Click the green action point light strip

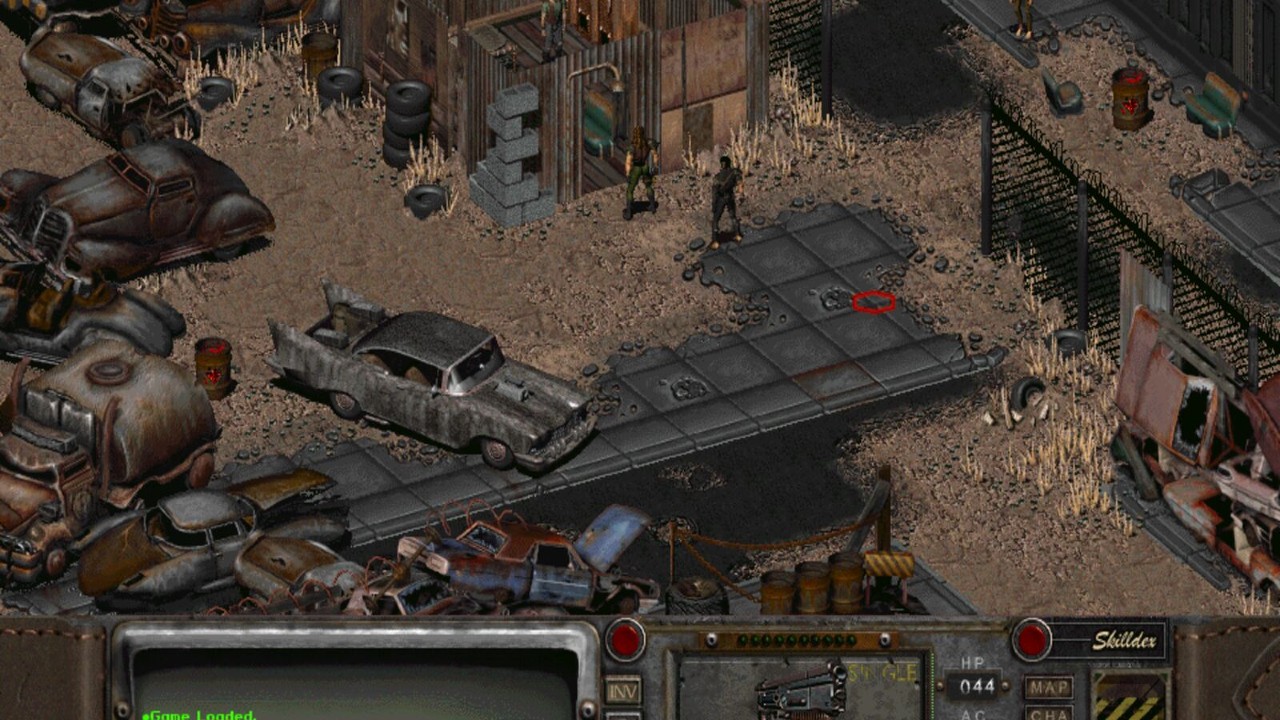tap(795, 638)
